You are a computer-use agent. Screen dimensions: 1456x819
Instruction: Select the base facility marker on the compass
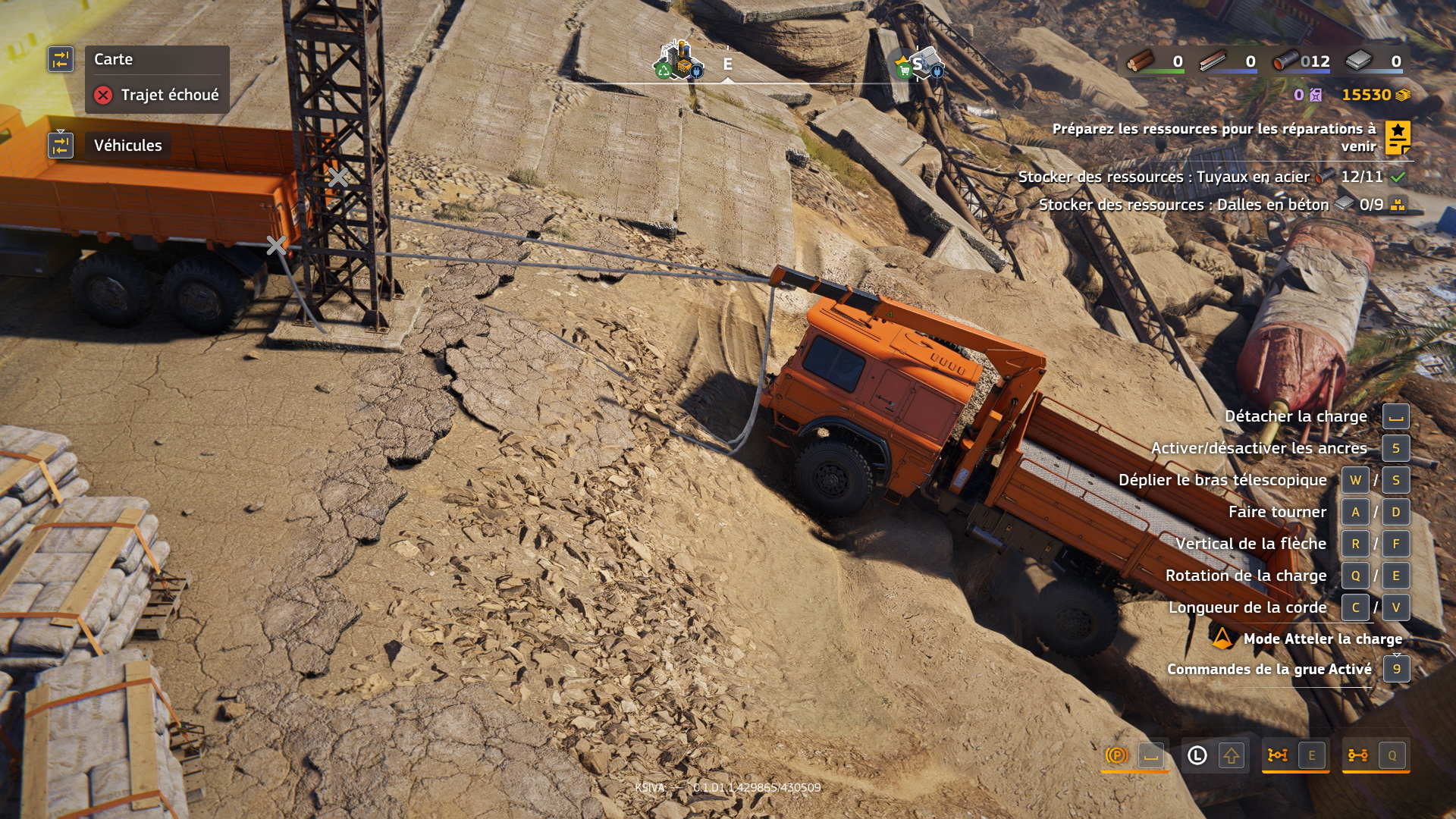tap(678, 61)
